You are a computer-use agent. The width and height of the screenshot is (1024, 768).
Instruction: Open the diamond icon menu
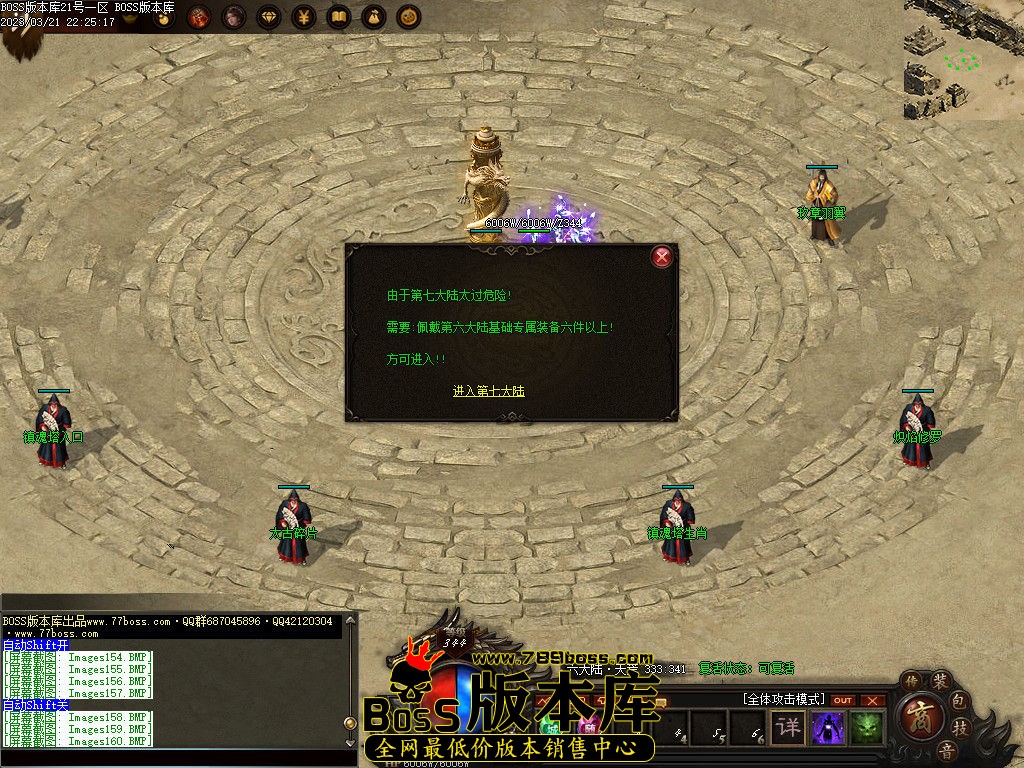(x=268, y=17)
